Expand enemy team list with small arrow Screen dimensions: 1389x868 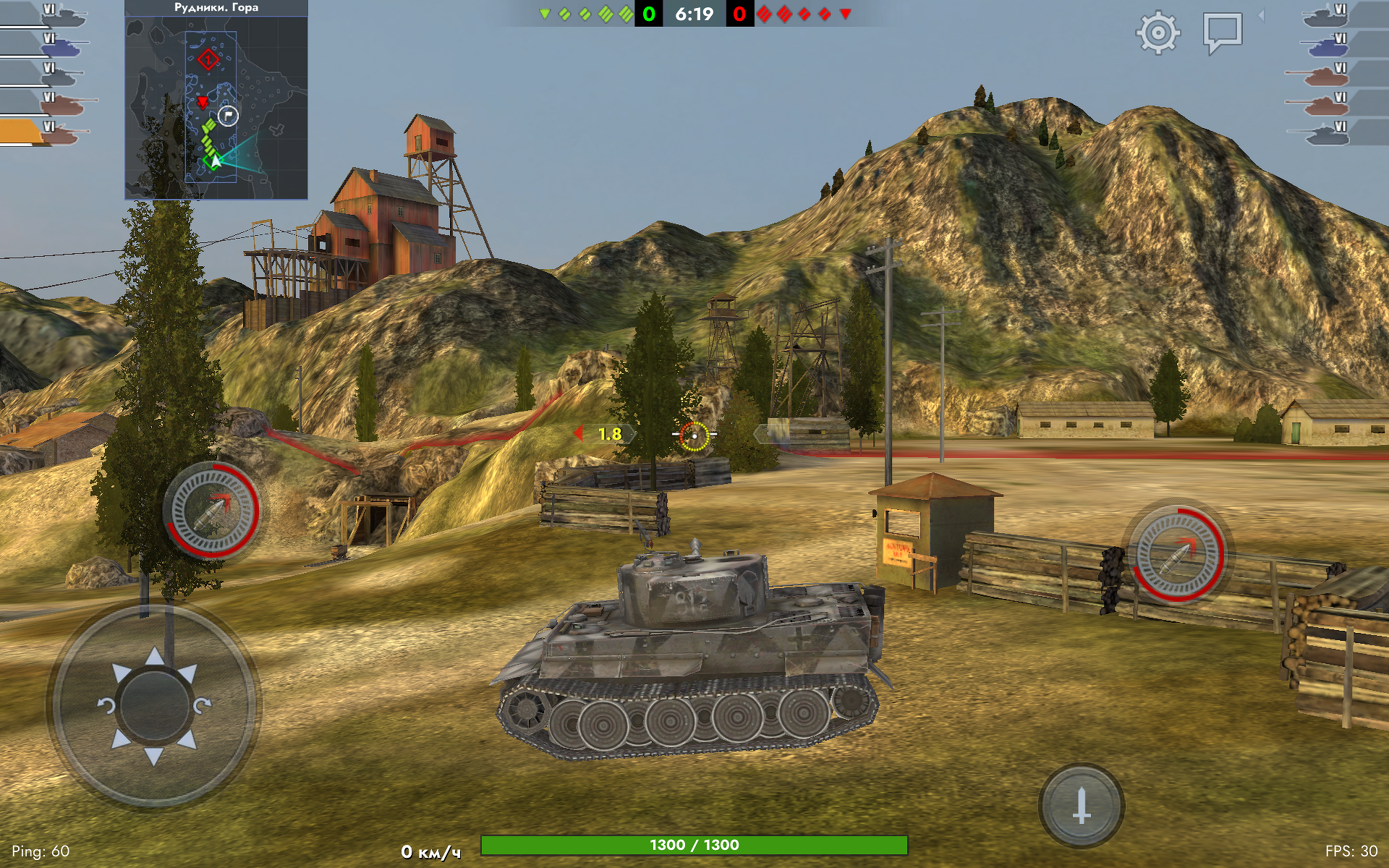click(x=1262, y=15)
